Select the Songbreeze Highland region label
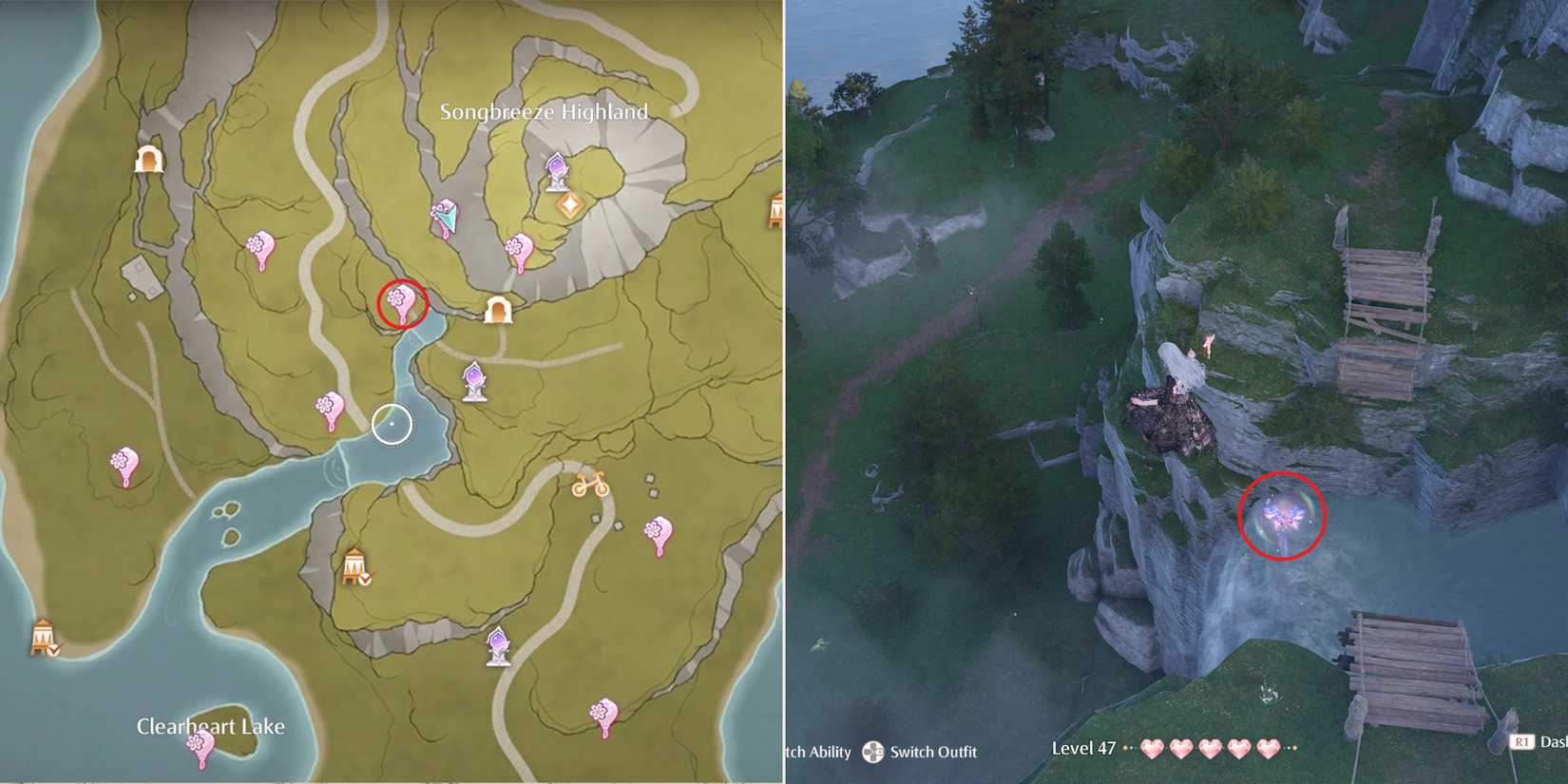Image resolution: width=1568 pixels, height=784 pixels. (x=545, y=110)
